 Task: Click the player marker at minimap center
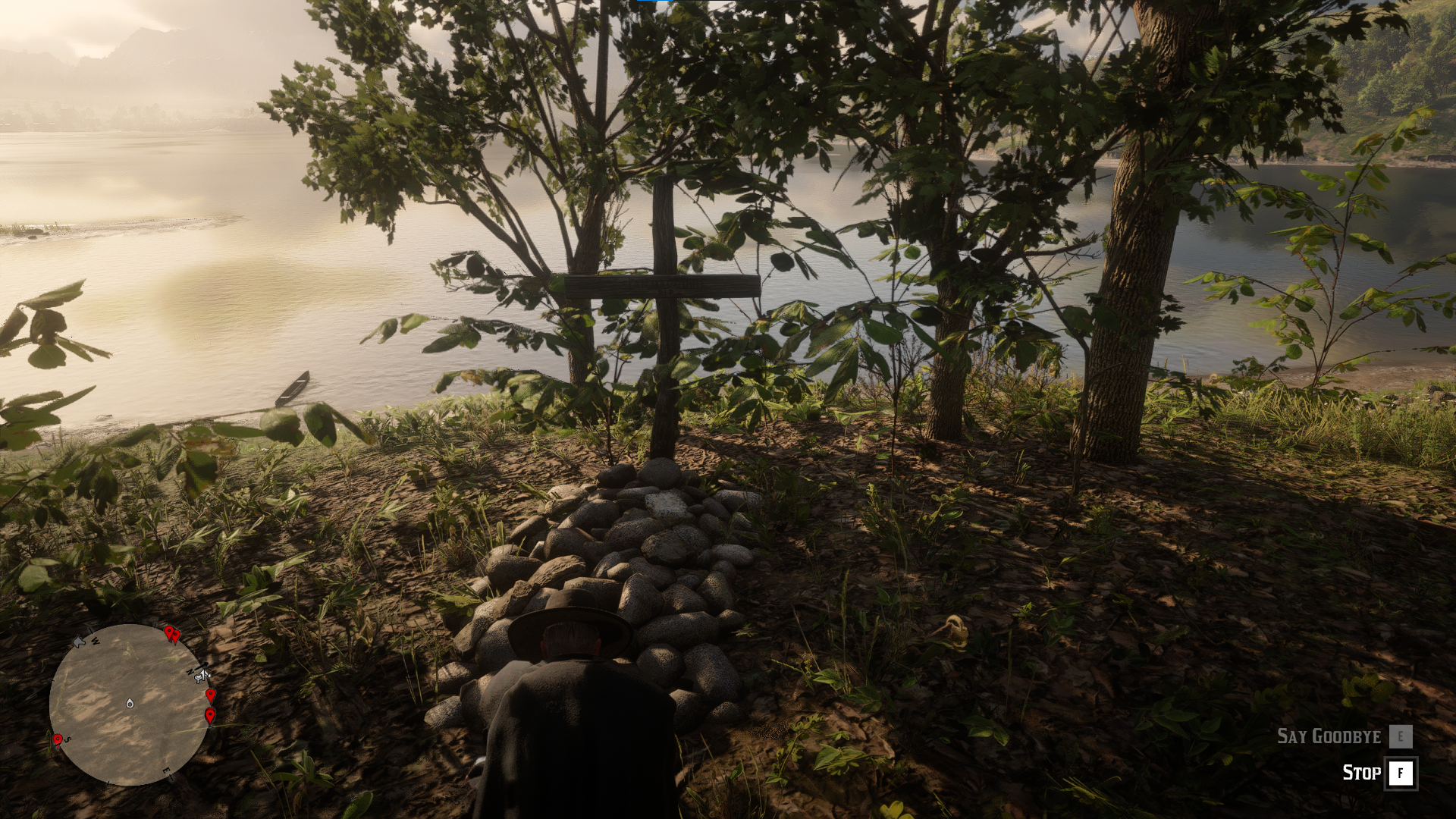click(130, 703)
